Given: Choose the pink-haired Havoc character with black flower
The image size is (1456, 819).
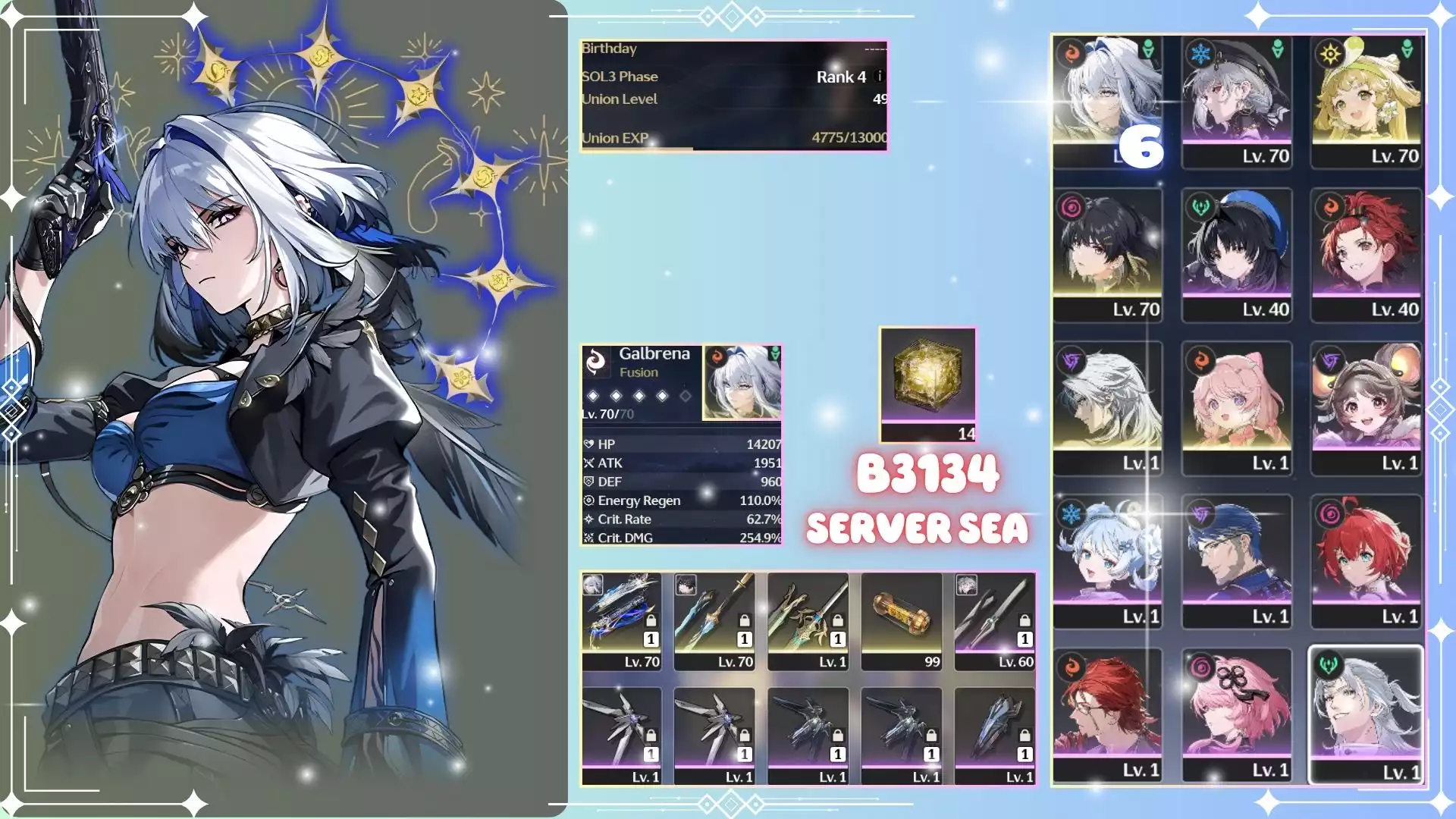Looking at the screenshot, I should pos(1236,713).
